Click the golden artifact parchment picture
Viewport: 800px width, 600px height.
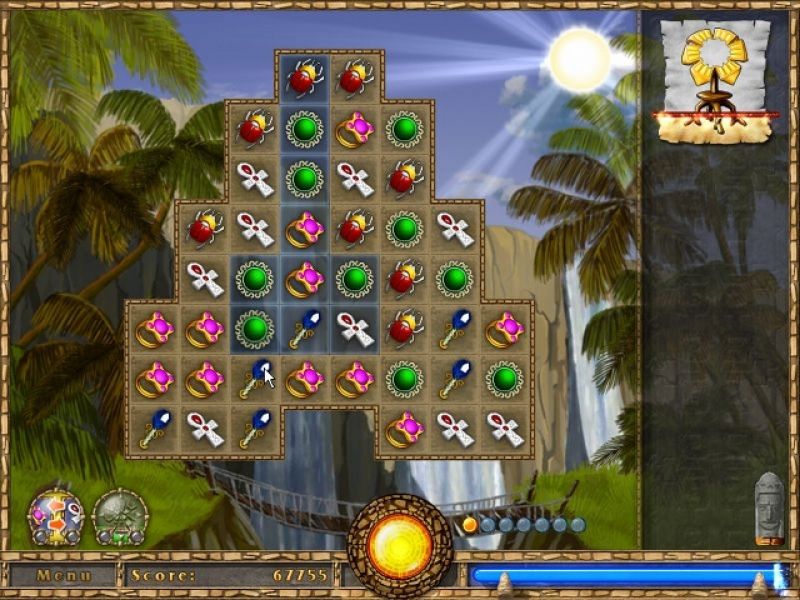[x=716, y=82]
